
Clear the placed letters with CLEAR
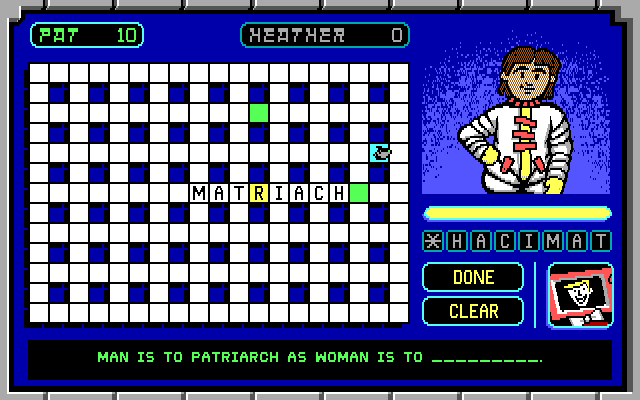(472, 311)
